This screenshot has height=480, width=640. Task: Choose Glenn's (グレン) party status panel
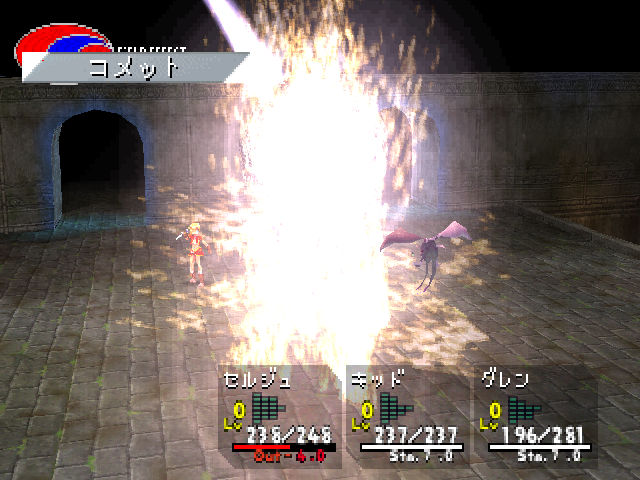click(535, 417)
